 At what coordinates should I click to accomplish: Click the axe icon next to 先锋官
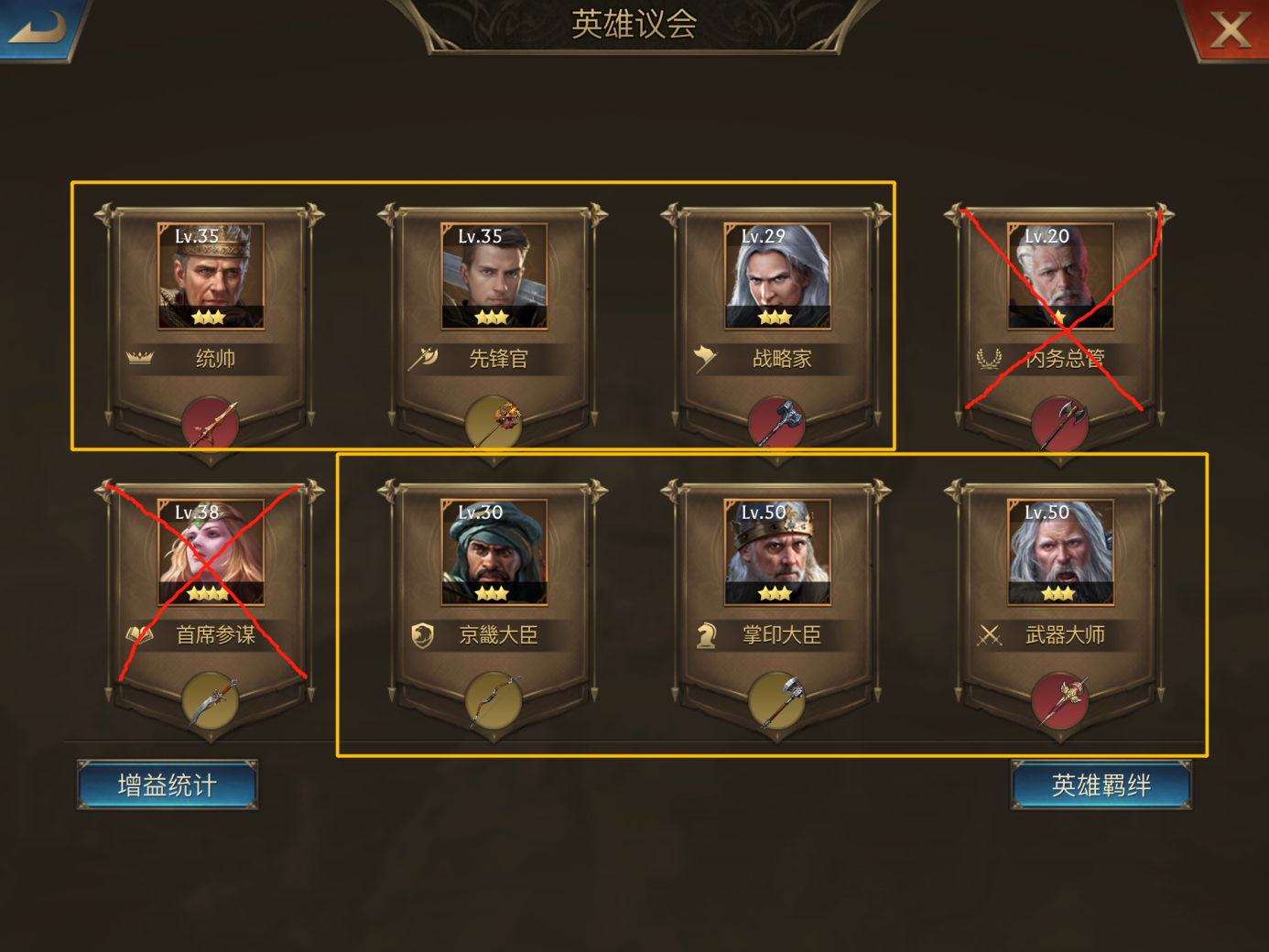pyautogui.click(x=423, y=358)
